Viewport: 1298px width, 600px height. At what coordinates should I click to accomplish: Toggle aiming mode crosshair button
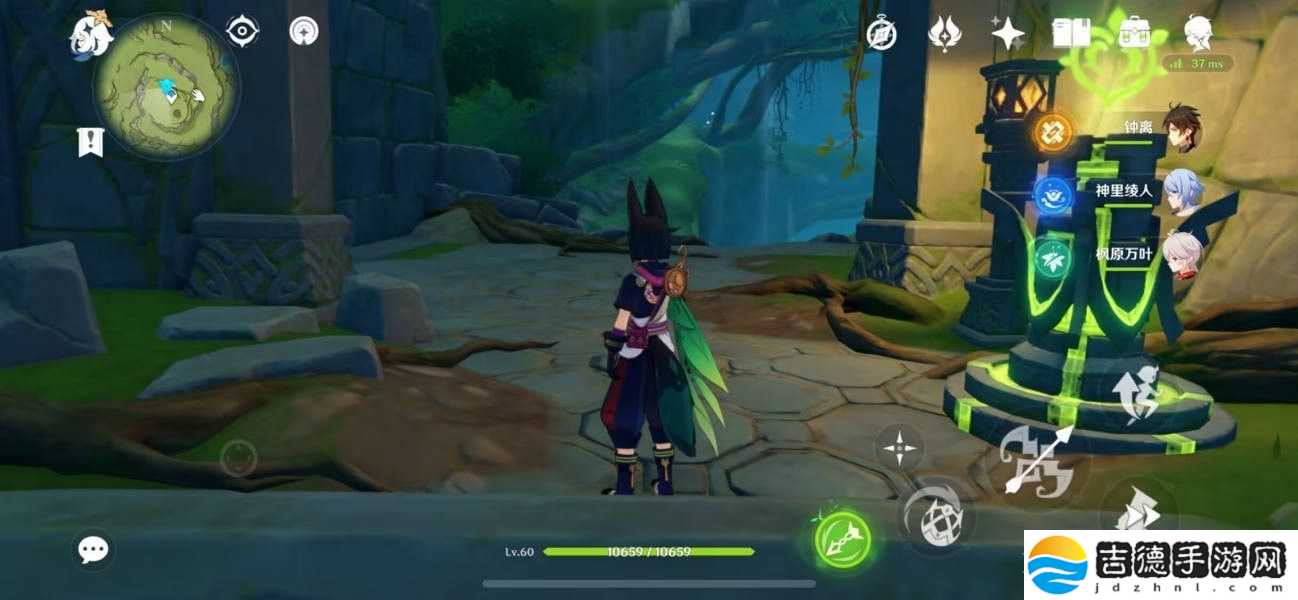(899, 447)
